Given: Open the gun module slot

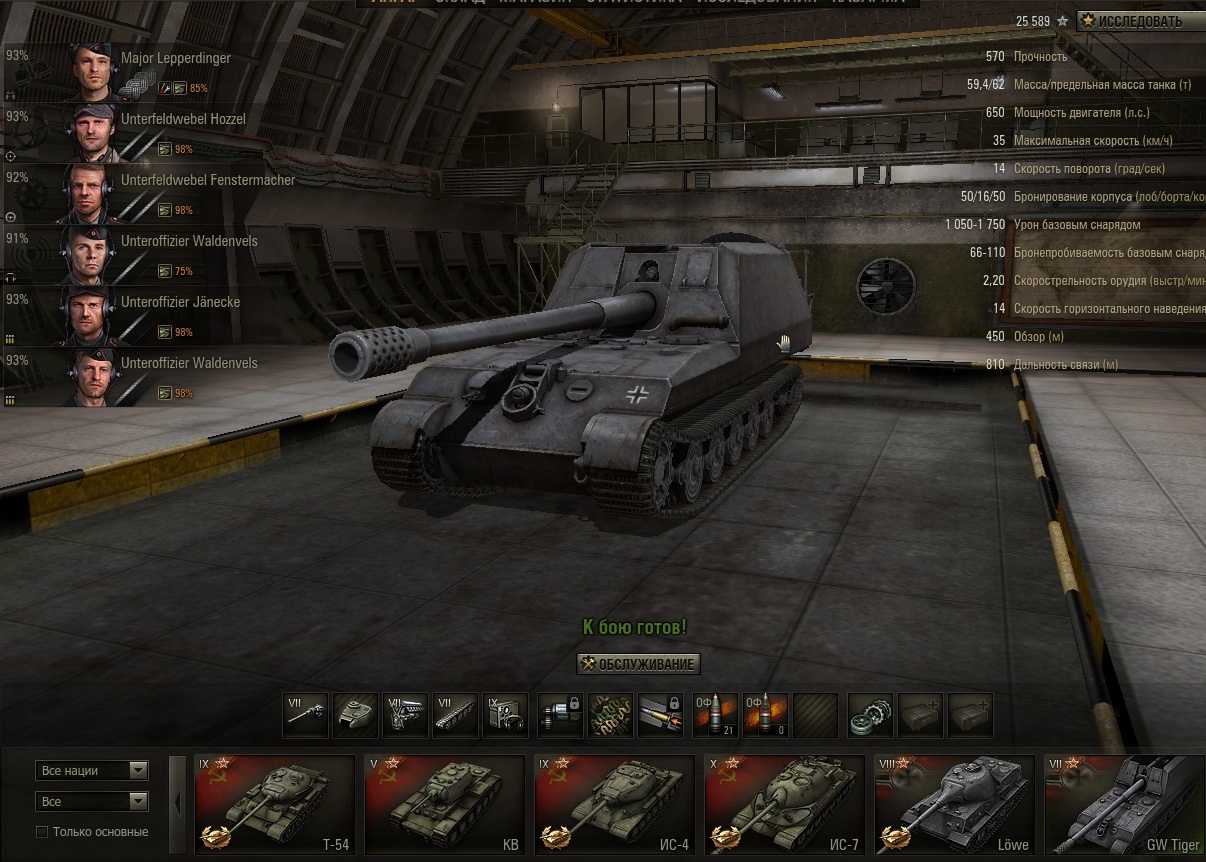Looking at the screenshot, I should tap(305, 715).
